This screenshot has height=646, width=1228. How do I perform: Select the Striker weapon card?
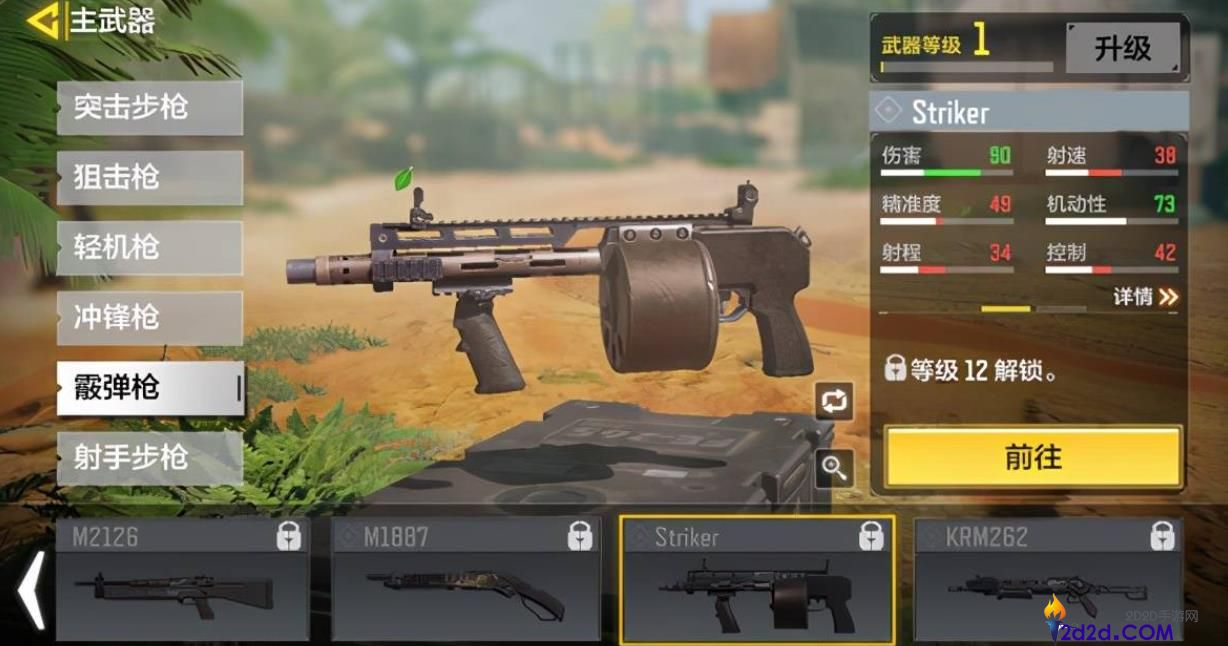coord(757,580)
